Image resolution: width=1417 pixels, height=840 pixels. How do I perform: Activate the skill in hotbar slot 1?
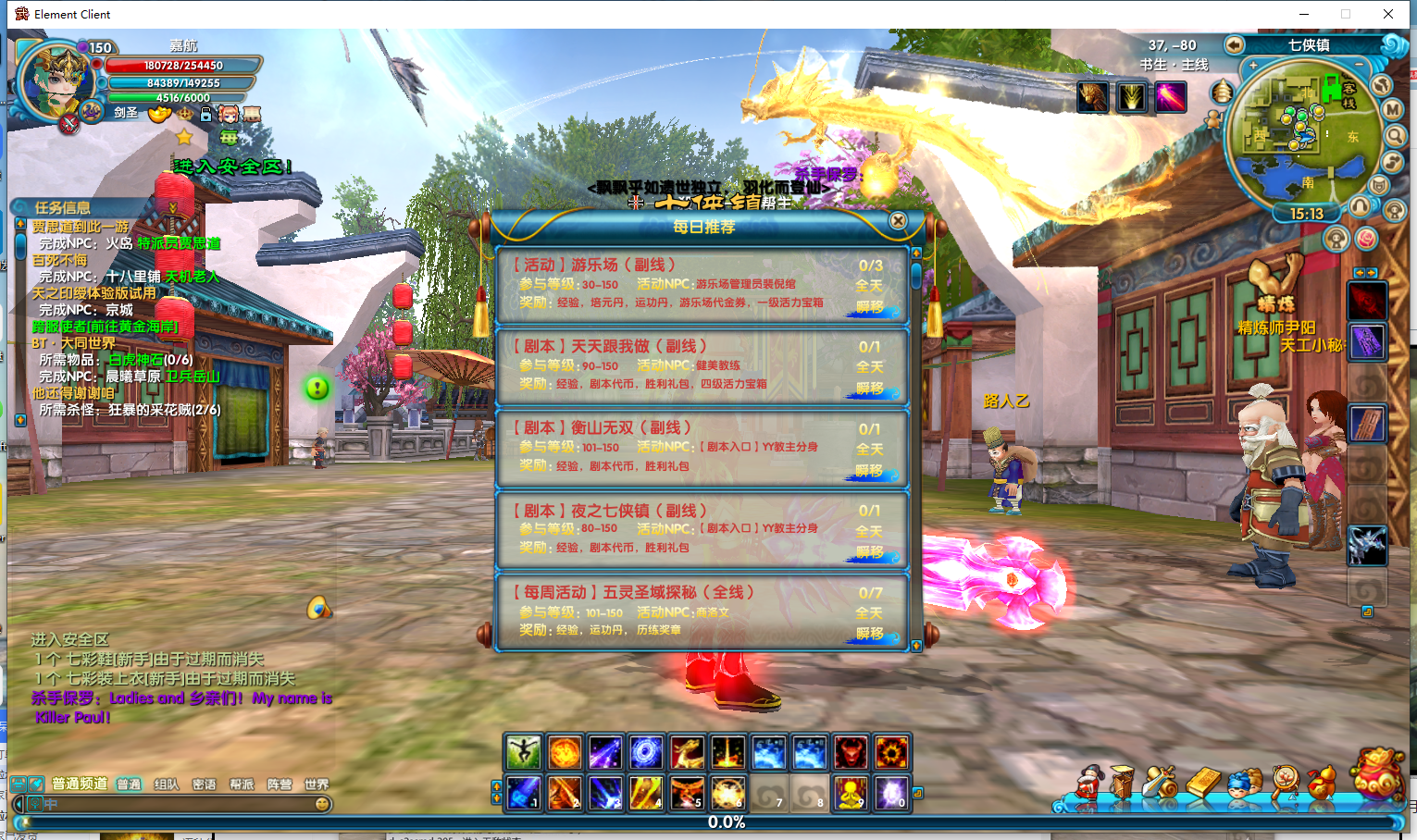click(x=524, y=793)
